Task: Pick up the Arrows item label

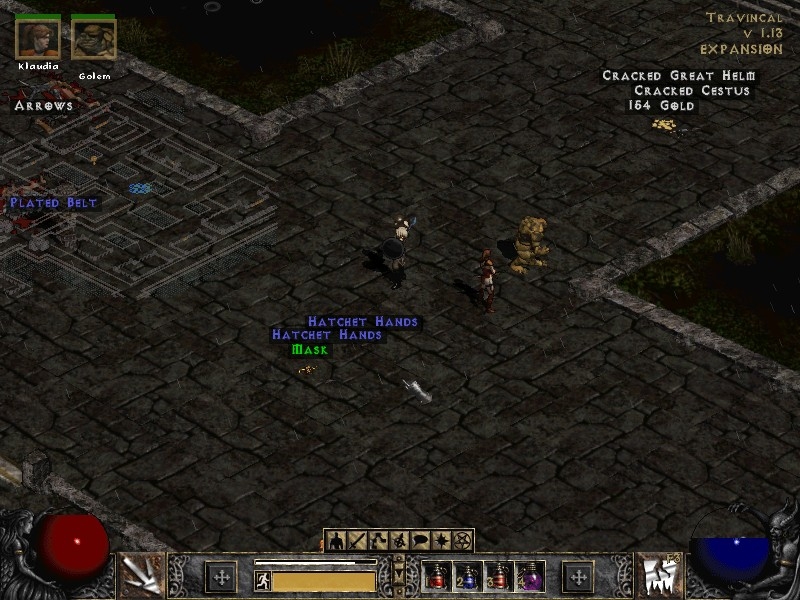Action: click(44, 105)
